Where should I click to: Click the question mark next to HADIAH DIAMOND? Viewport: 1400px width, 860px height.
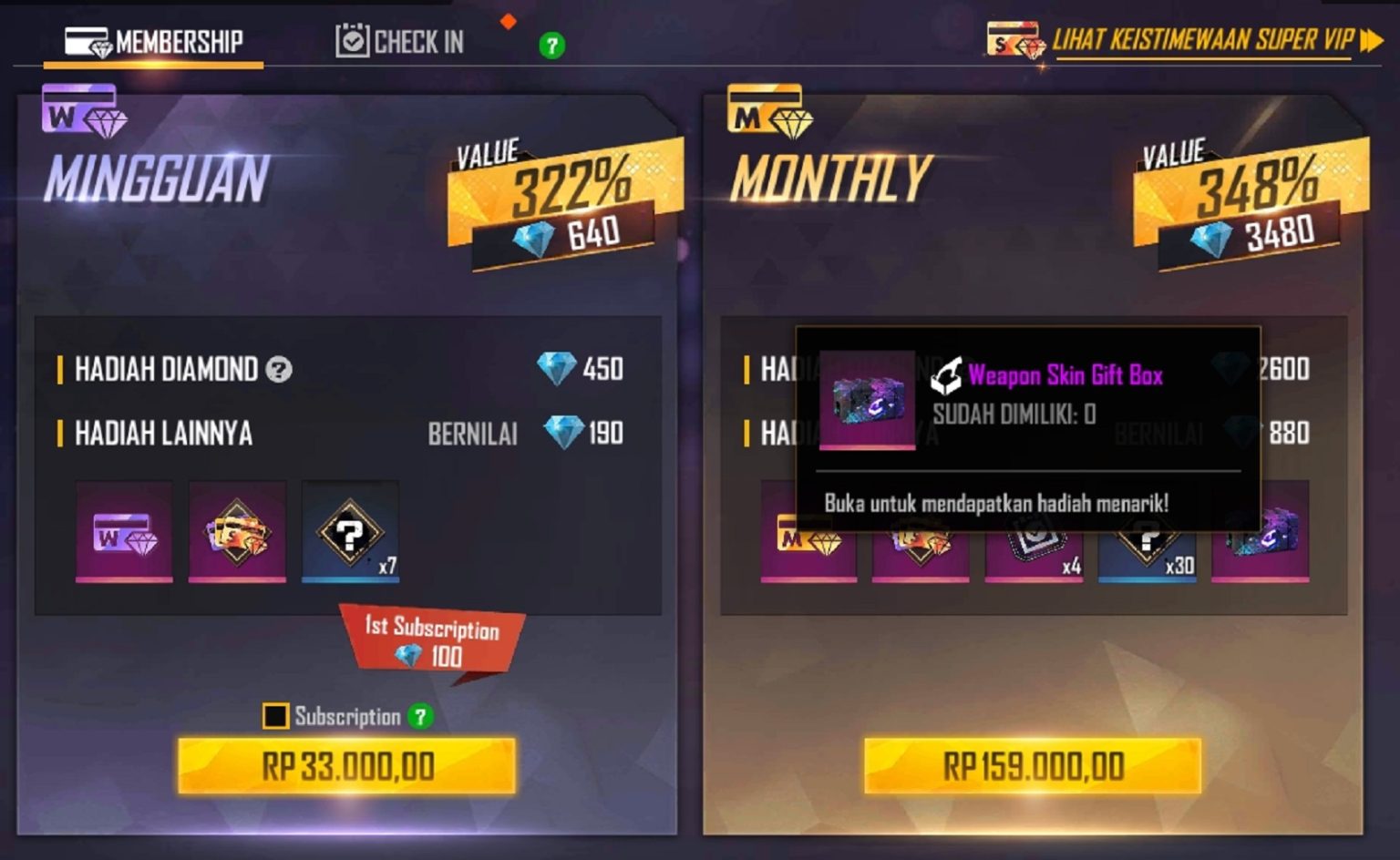(280, 370)
